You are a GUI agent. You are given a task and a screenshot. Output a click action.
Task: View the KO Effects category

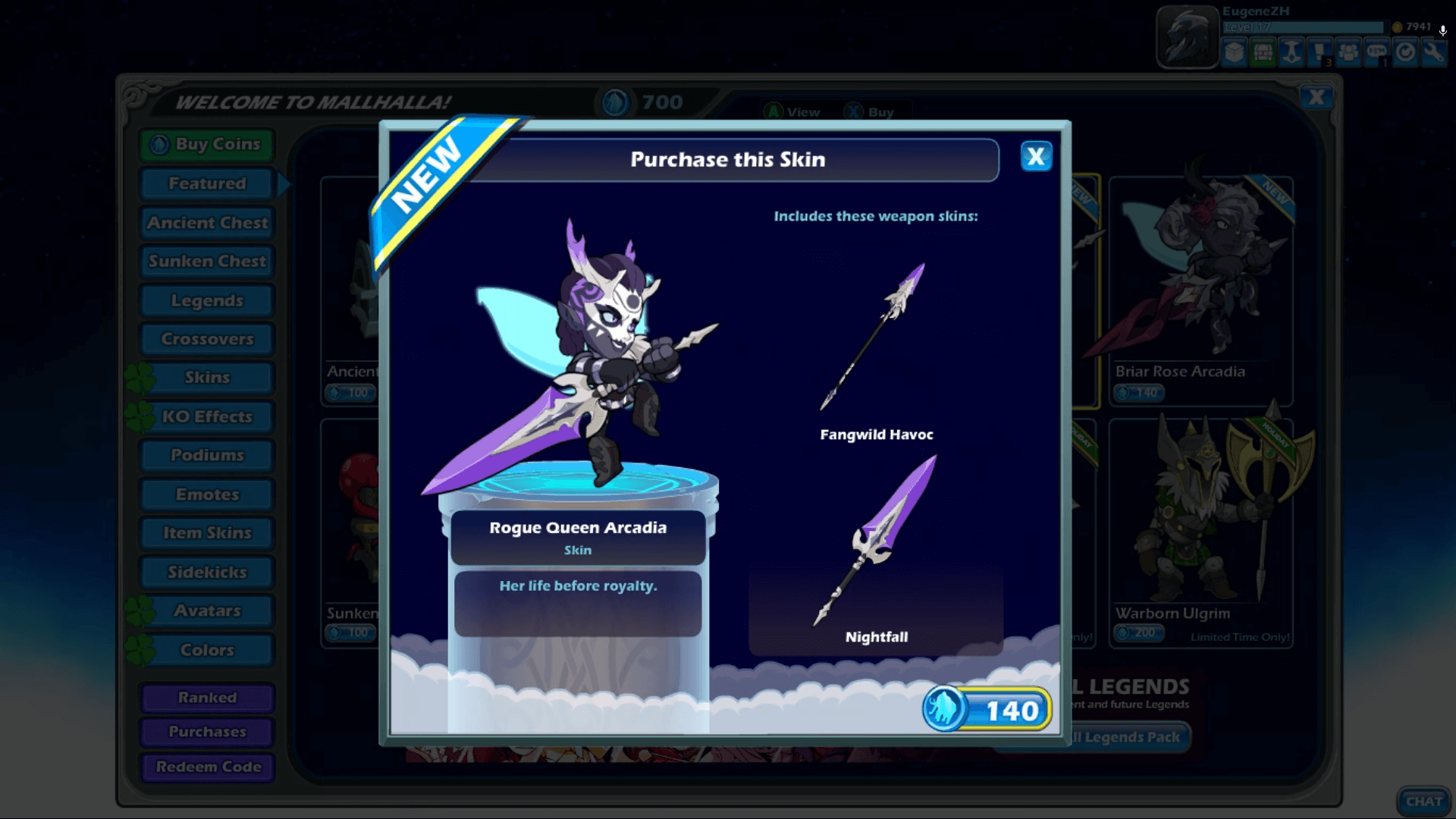click(207, 417)
